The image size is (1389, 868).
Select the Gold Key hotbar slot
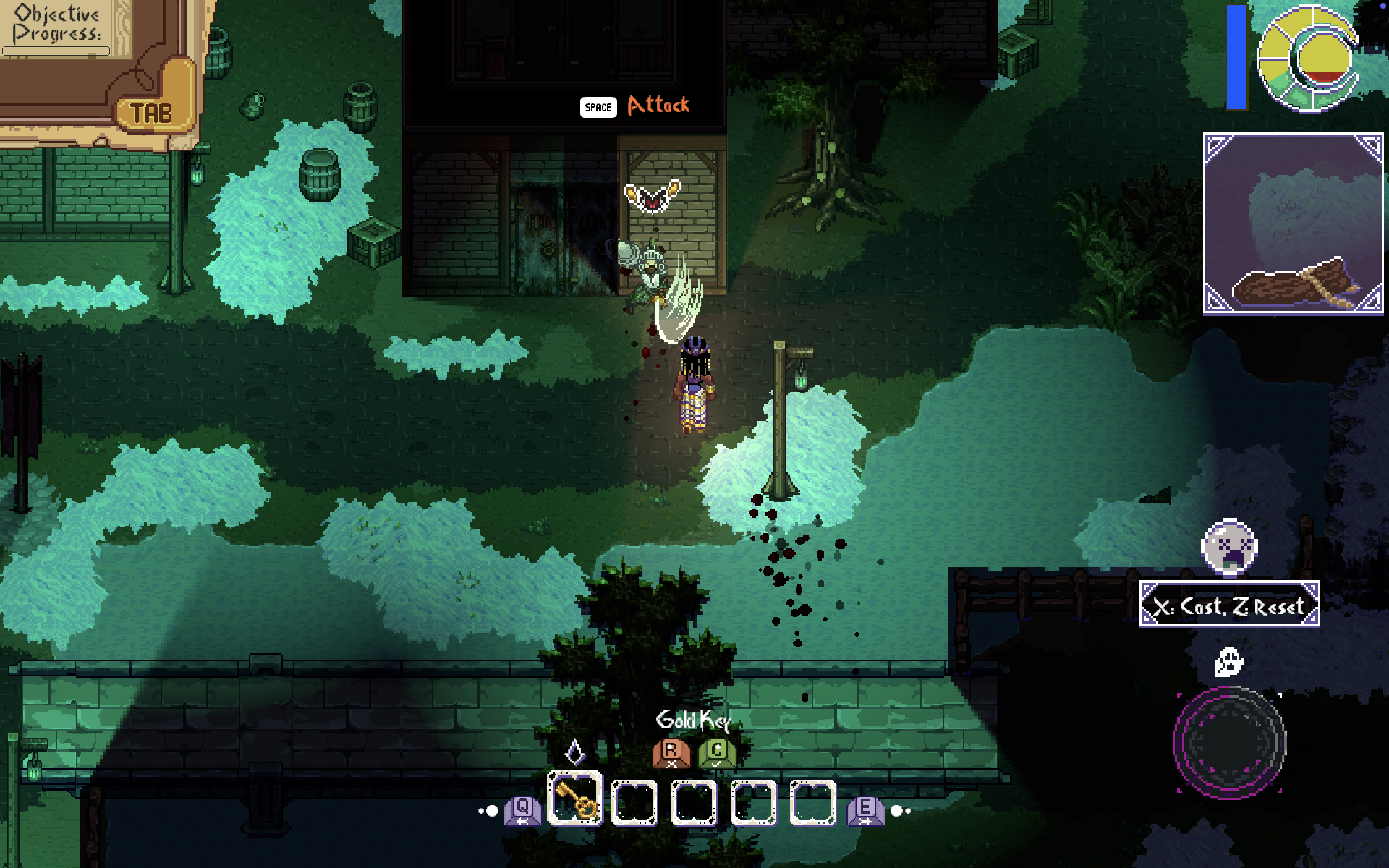coord(575,799)
